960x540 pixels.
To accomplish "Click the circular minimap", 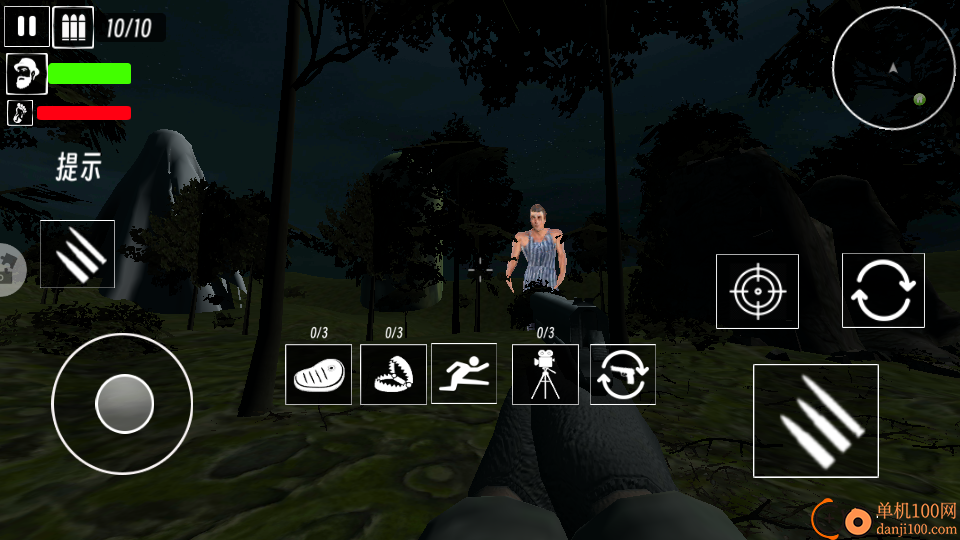I will click(x=893, y=68).
